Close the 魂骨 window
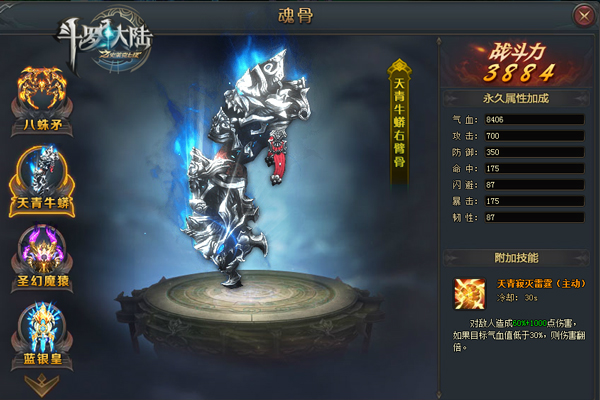Viewport: 600px width, 400px height. click(583, 16)
